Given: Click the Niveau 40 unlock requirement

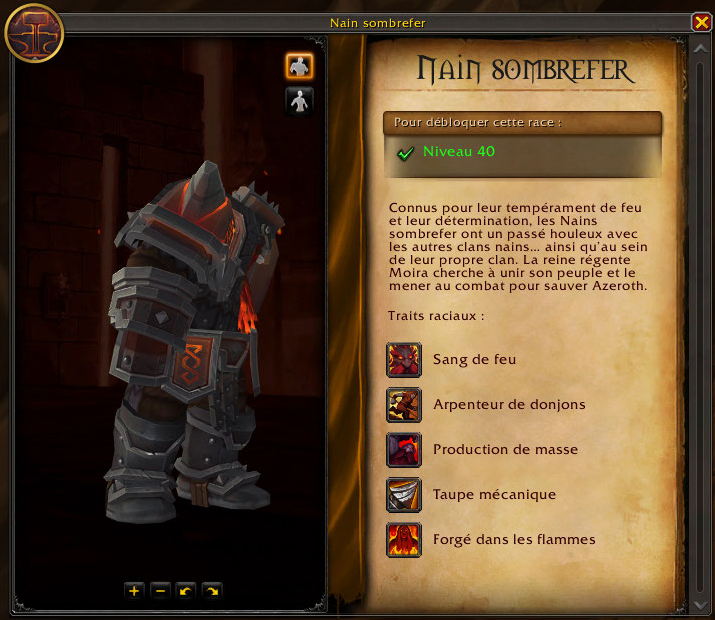Looking at the screenshot, I should 458,152.
